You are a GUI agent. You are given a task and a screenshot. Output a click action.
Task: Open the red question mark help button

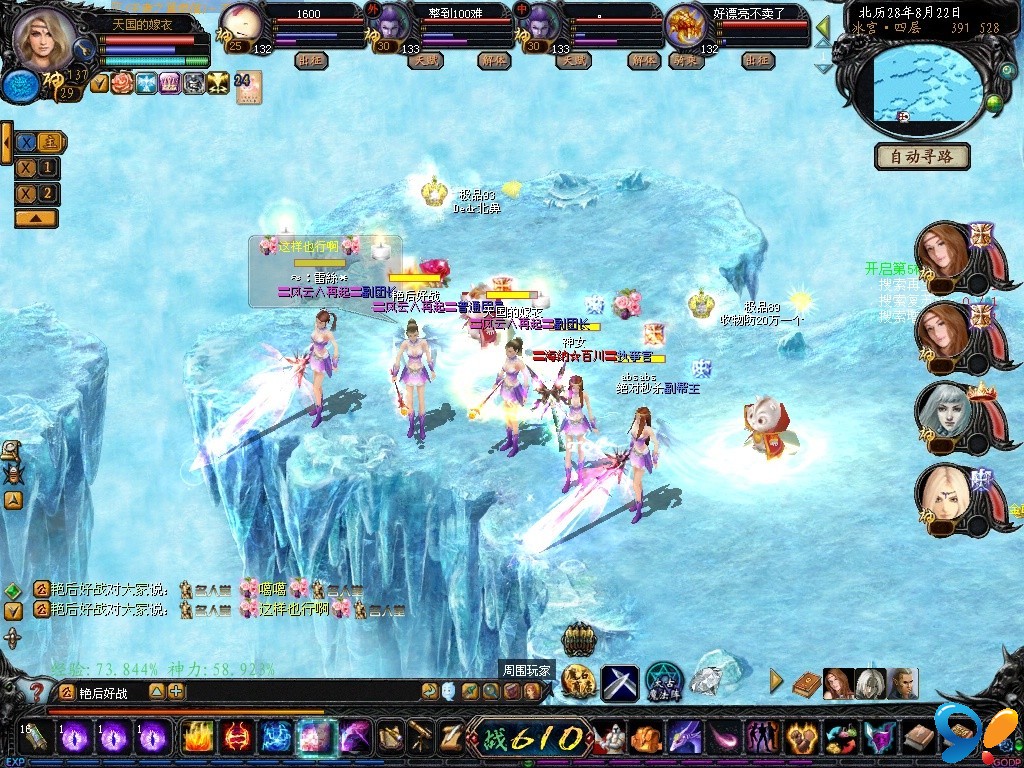[38, 691]
